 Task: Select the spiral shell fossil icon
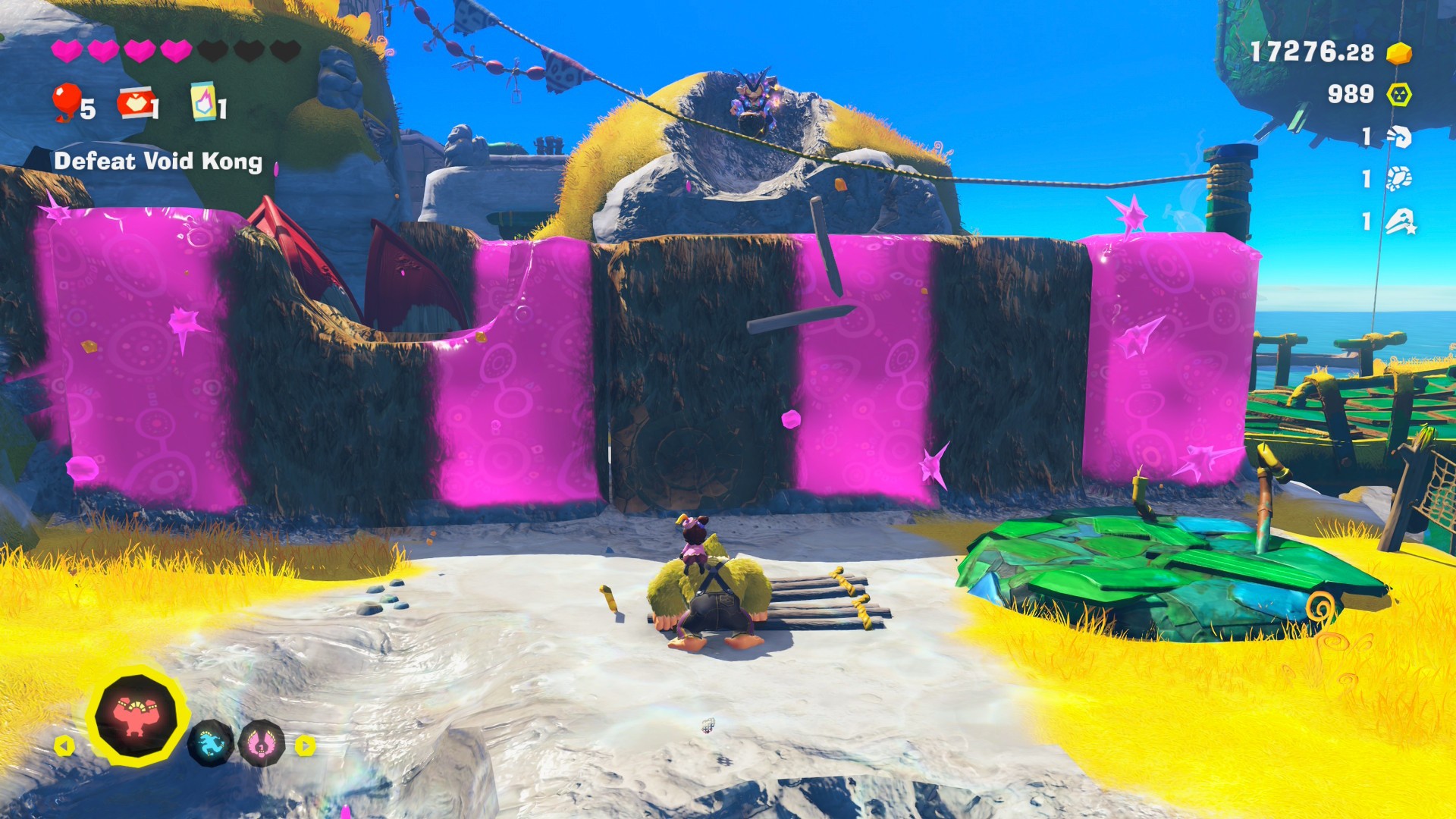pos(1399,137)
